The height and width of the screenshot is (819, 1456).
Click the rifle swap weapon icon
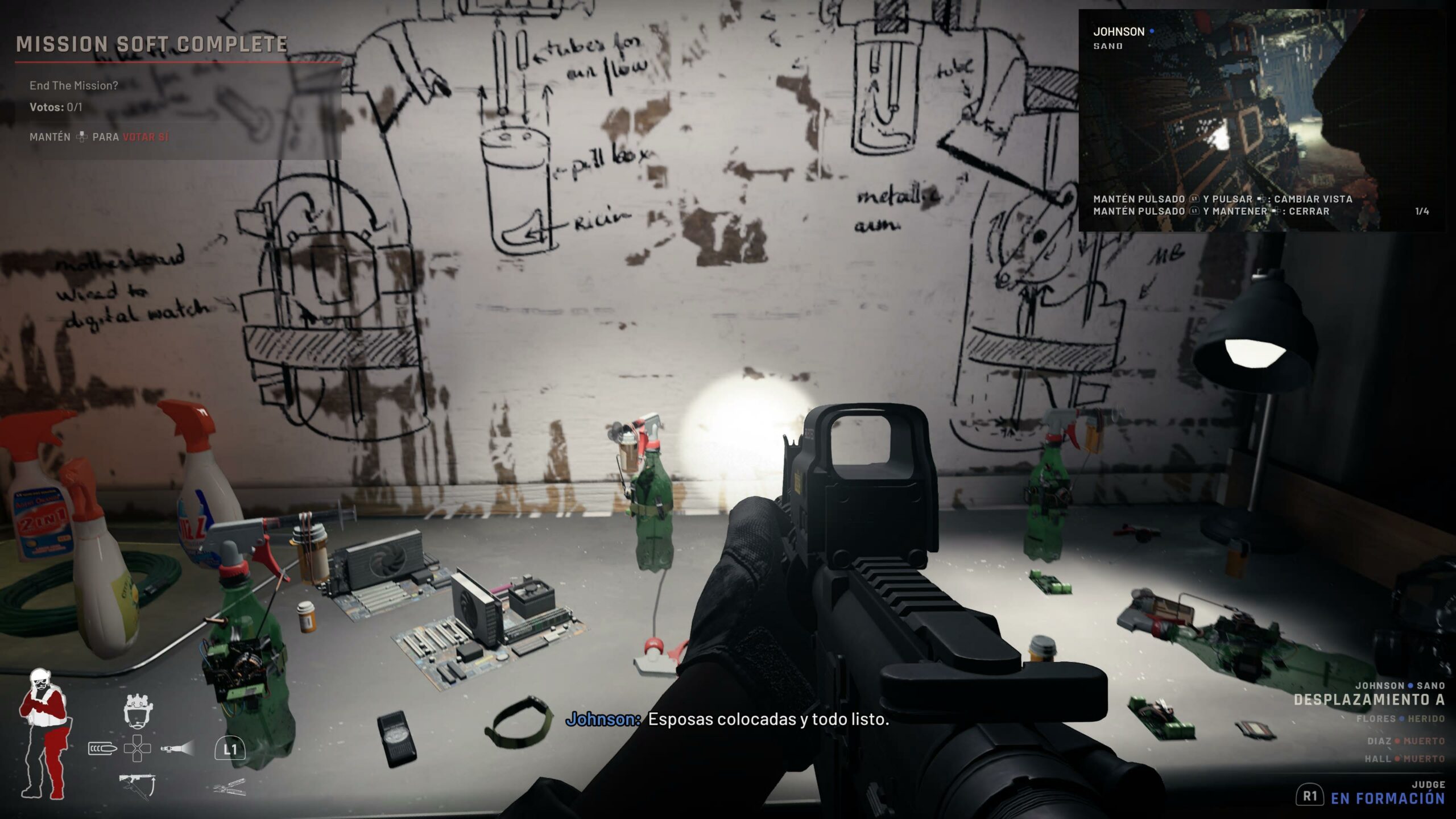click(x=137, y=785)
